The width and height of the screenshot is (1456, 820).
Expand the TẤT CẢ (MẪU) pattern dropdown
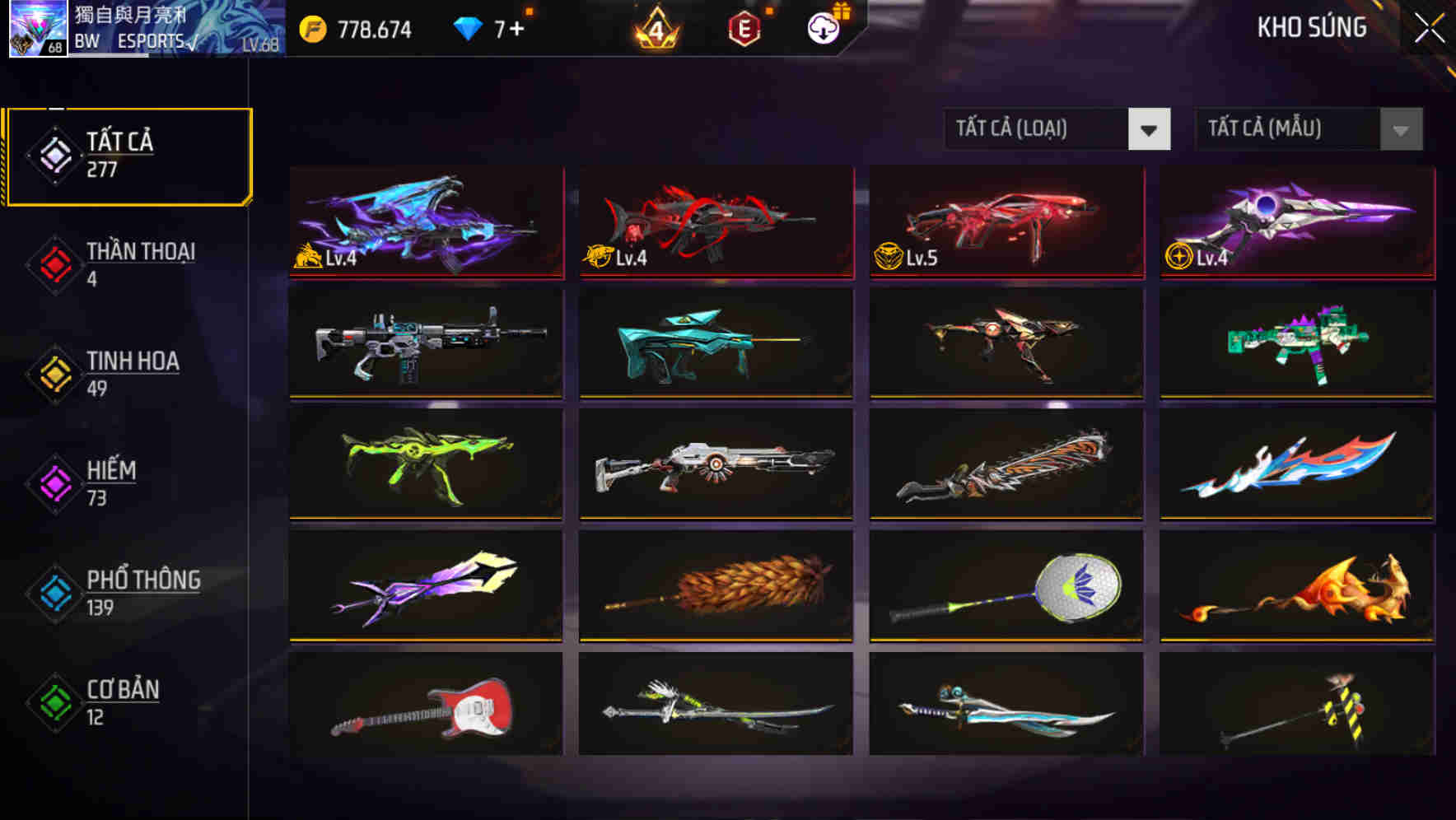1285,129
